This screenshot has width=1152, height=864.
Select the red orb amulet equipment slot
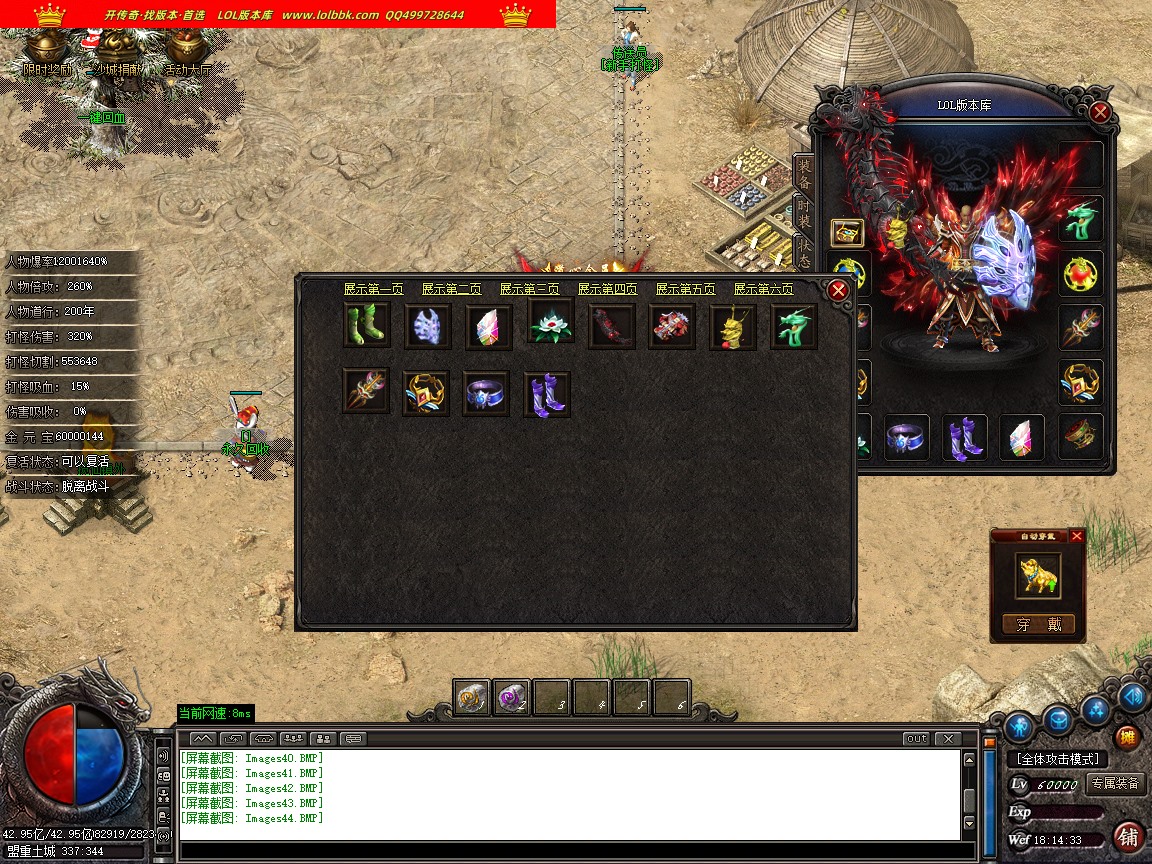coord(1081,273)
